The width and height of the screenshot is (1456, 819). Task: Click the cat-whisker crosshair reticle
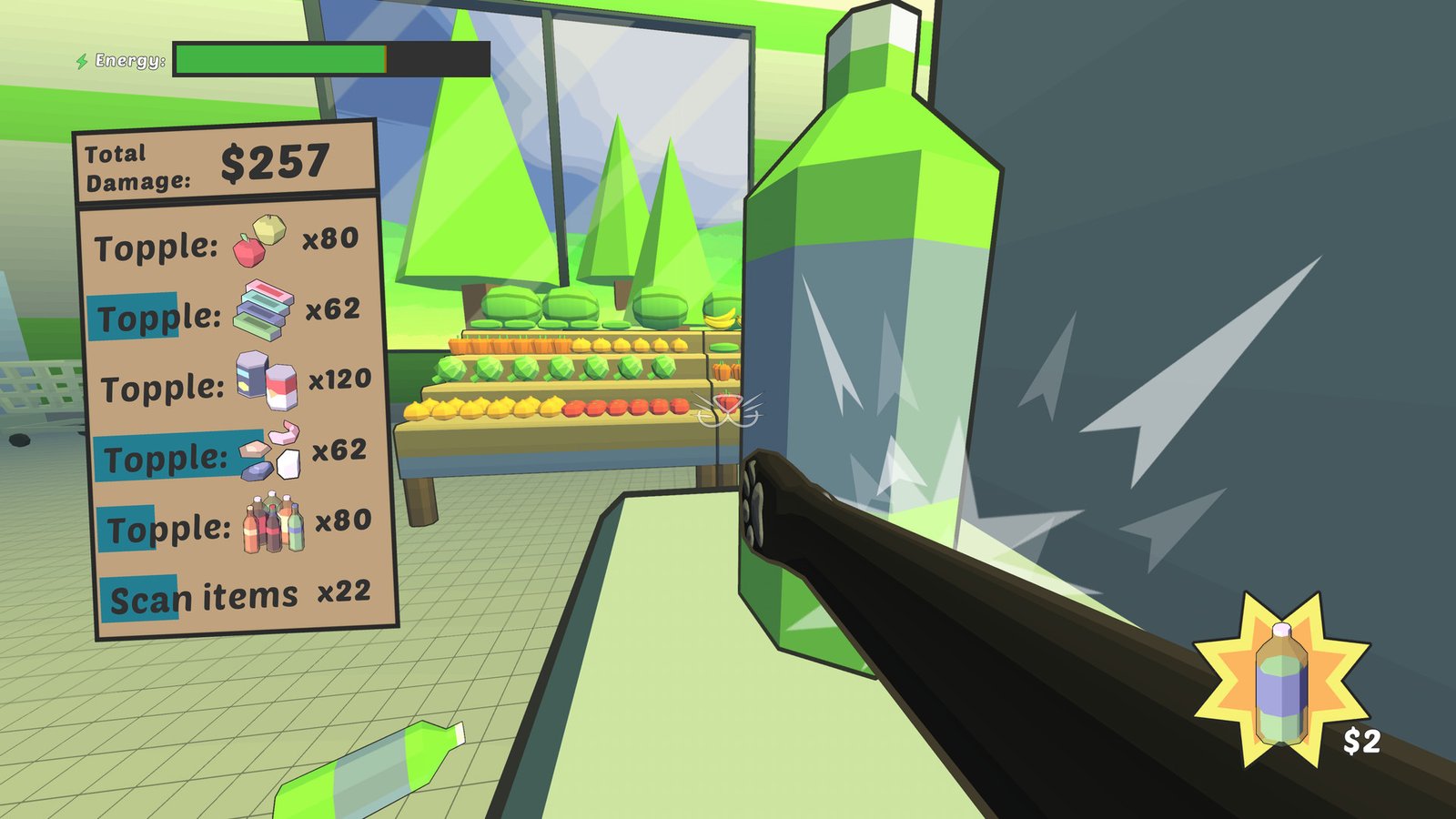click(x=727, y=409)
